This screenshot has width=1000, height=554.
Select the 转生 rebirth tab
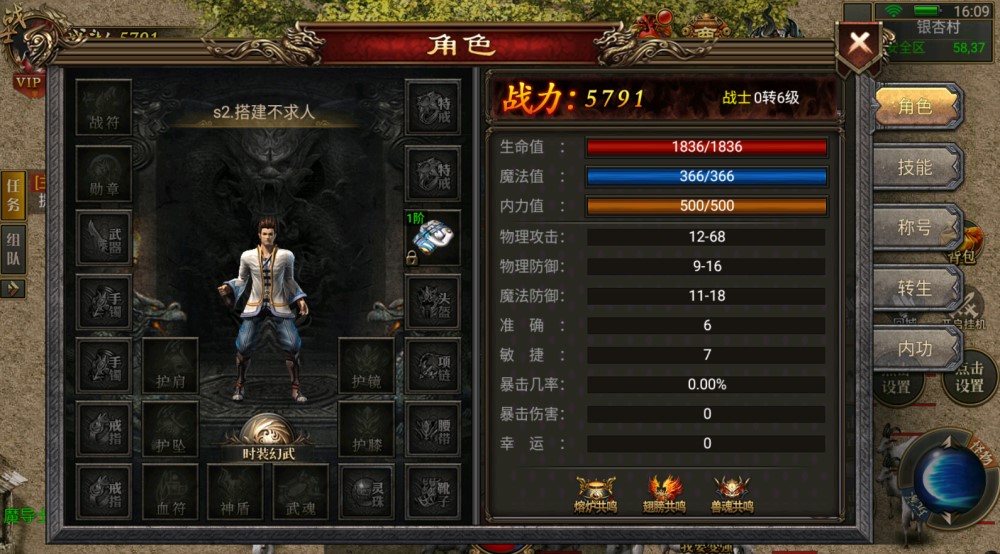(914, 289)
